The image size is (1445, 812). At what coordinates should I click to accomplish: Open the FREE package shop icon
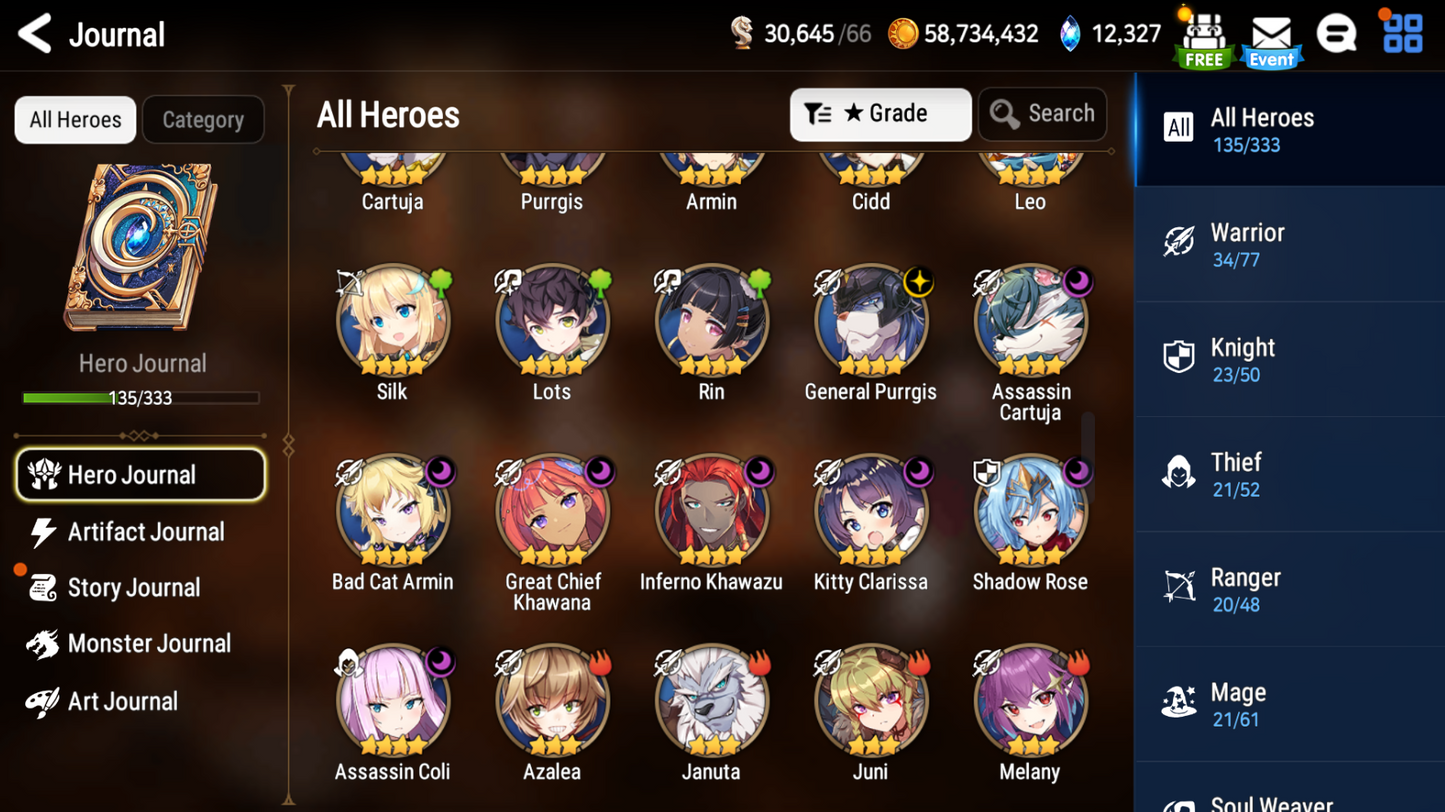click(x=1203, y=35)
